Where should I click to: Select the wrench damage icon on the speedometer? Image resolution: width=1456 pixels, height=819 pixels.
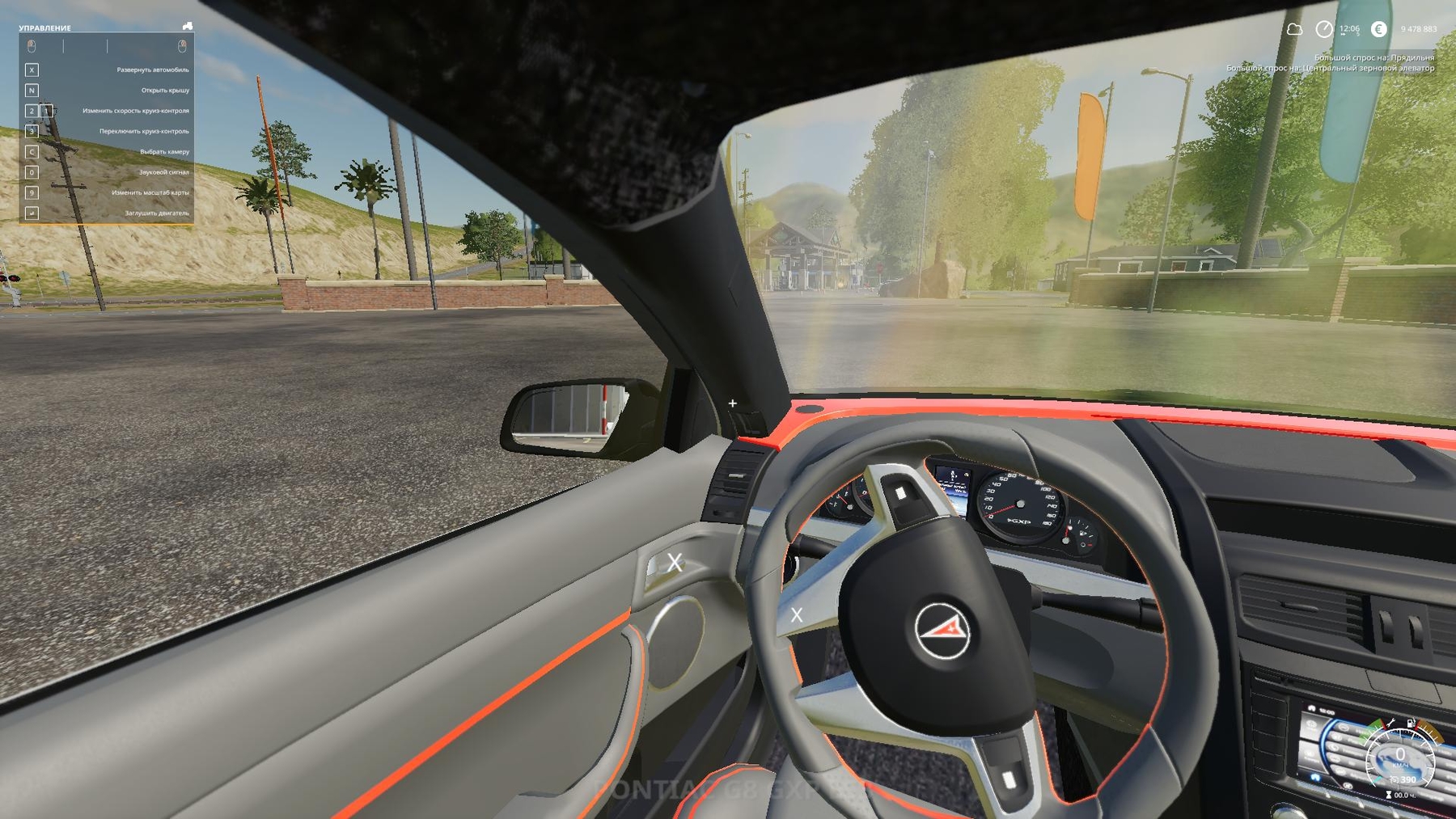pos(1390,724)
